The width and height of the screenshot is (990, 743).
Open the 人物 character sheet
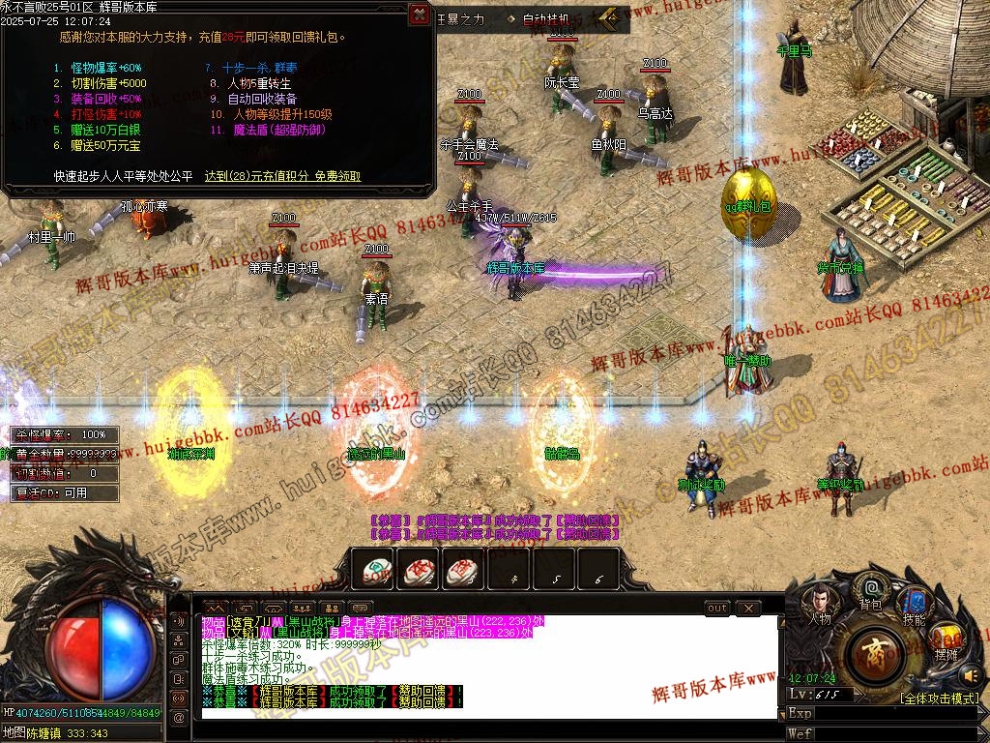pyautogui.click(x=821, y=605)
